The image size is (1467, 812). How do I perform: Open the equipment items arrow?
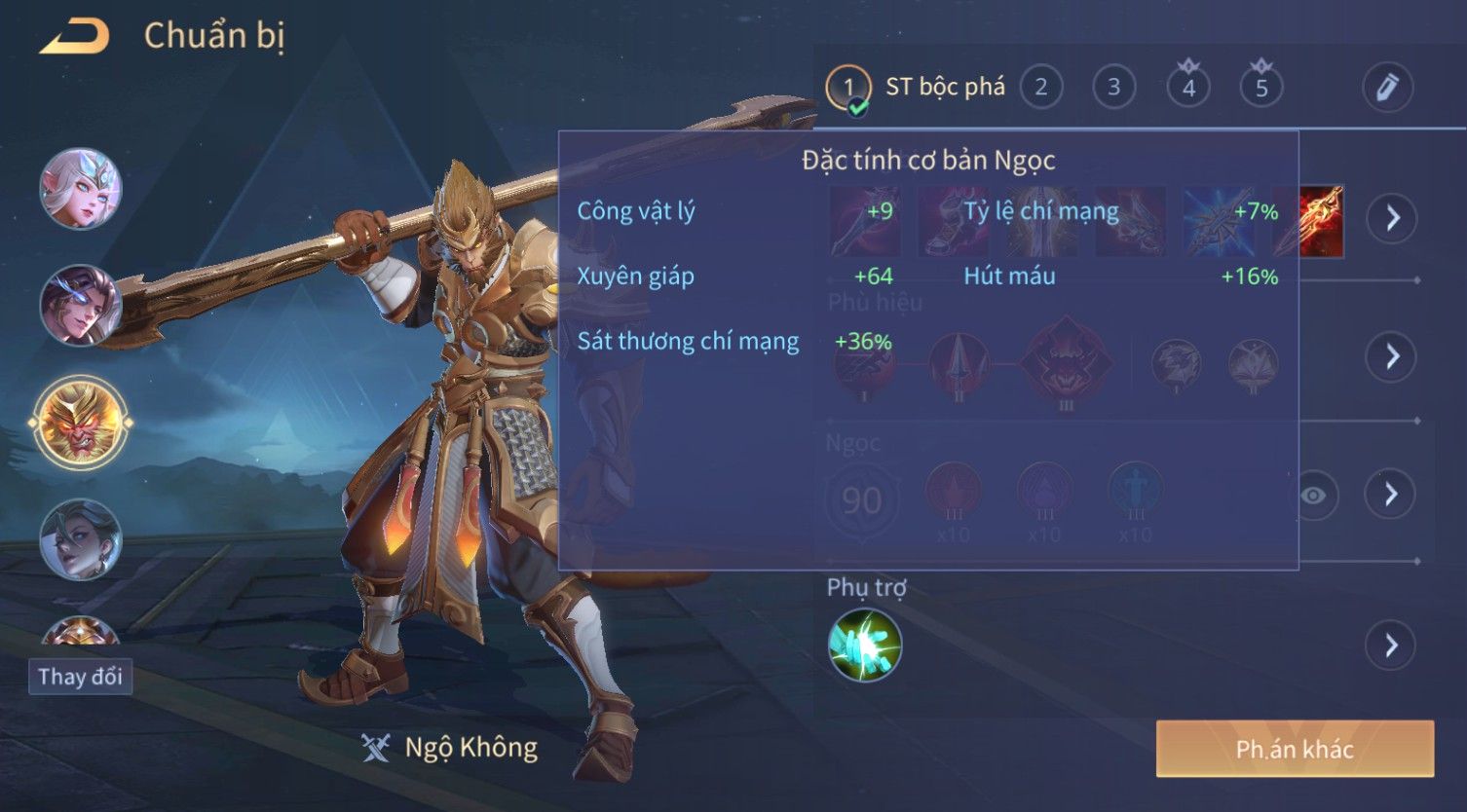(x=1391, y=218)
